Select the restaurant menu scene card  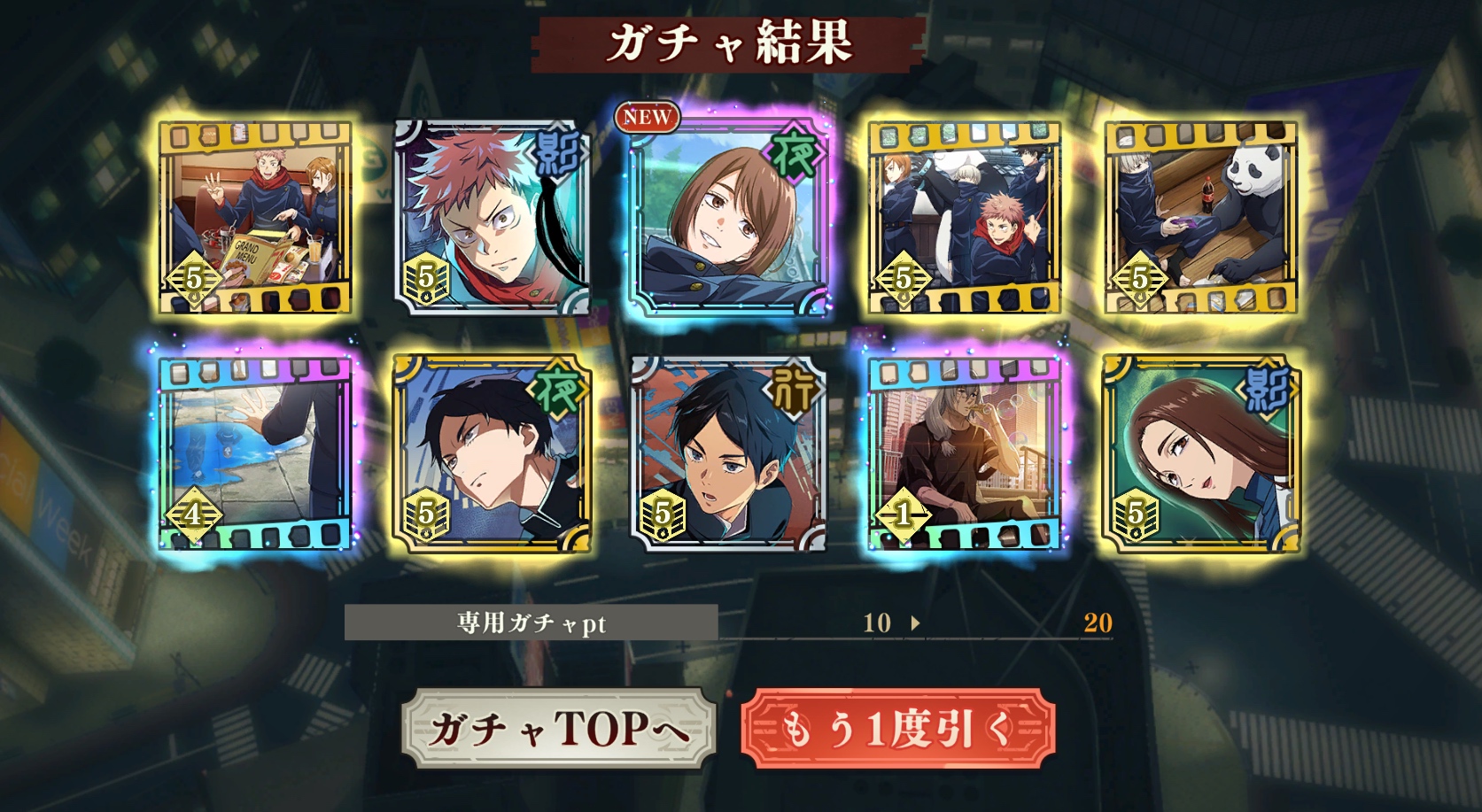point(255,218)
